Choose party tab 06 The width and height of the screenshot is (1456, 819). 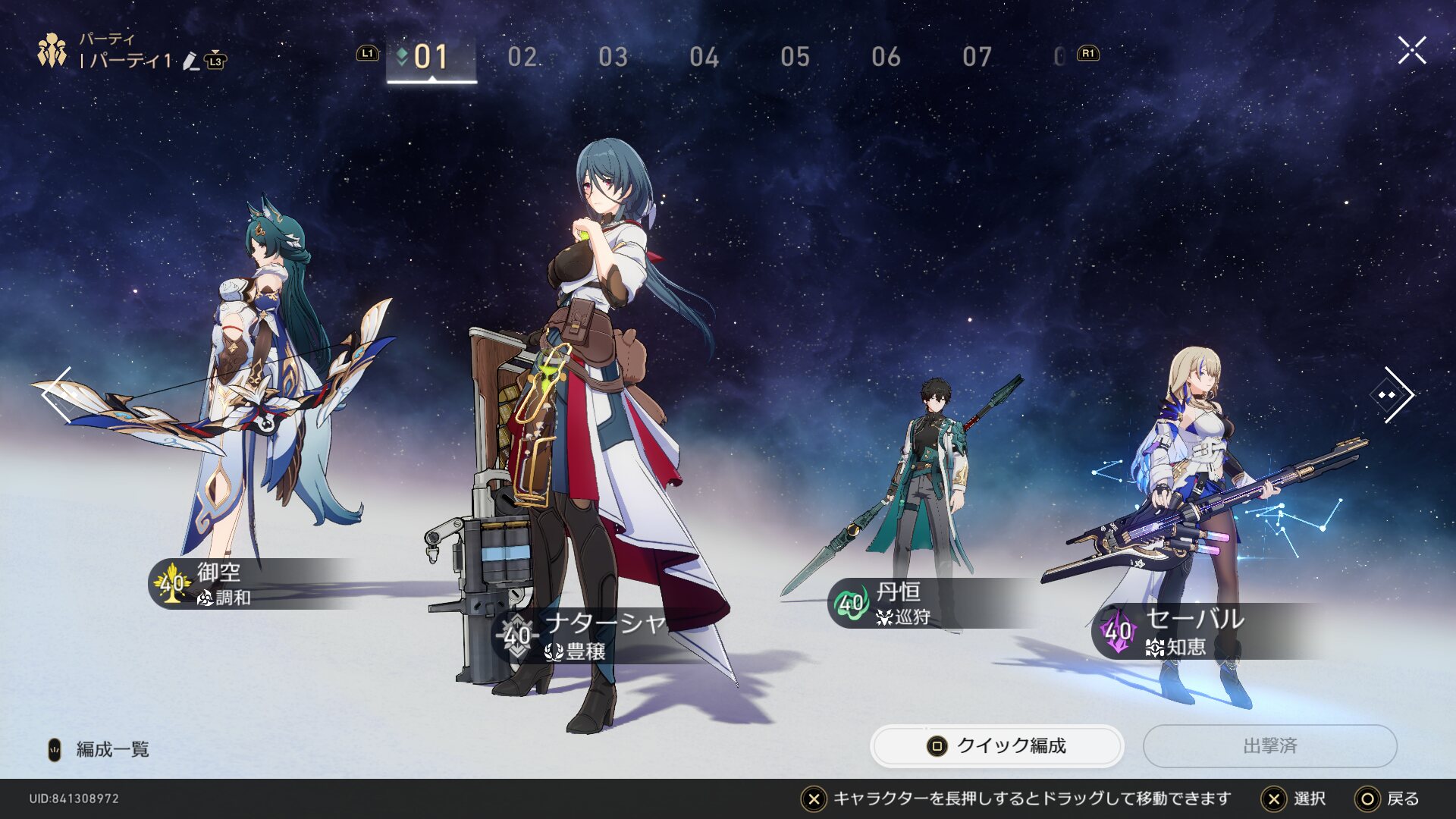886,57
